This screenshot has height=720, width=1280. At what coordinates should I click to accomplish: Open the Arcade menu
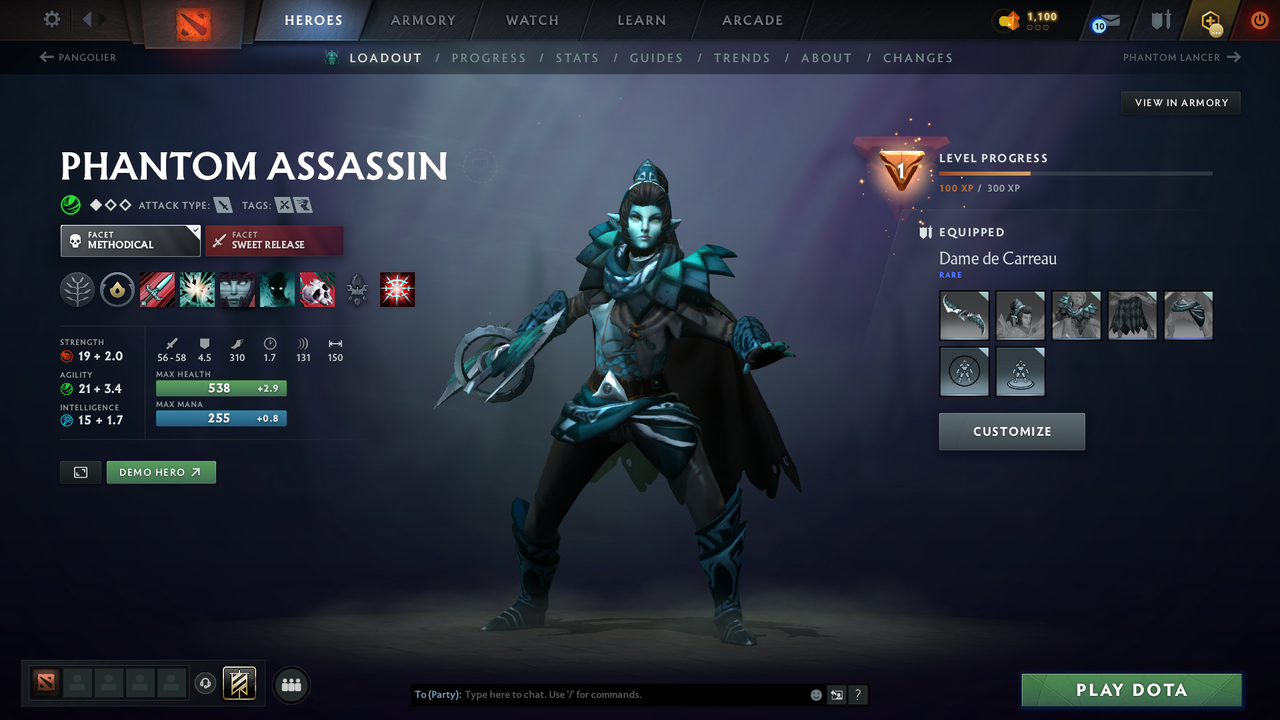click(x=751, y=20)
